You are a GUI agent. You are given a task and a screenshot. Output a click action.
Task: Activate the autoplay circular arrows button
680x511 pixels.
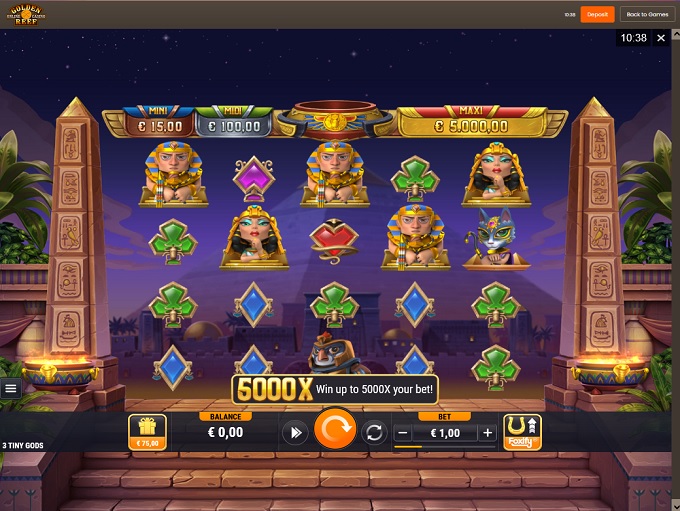pyautogui.click(x=375, y=433)
